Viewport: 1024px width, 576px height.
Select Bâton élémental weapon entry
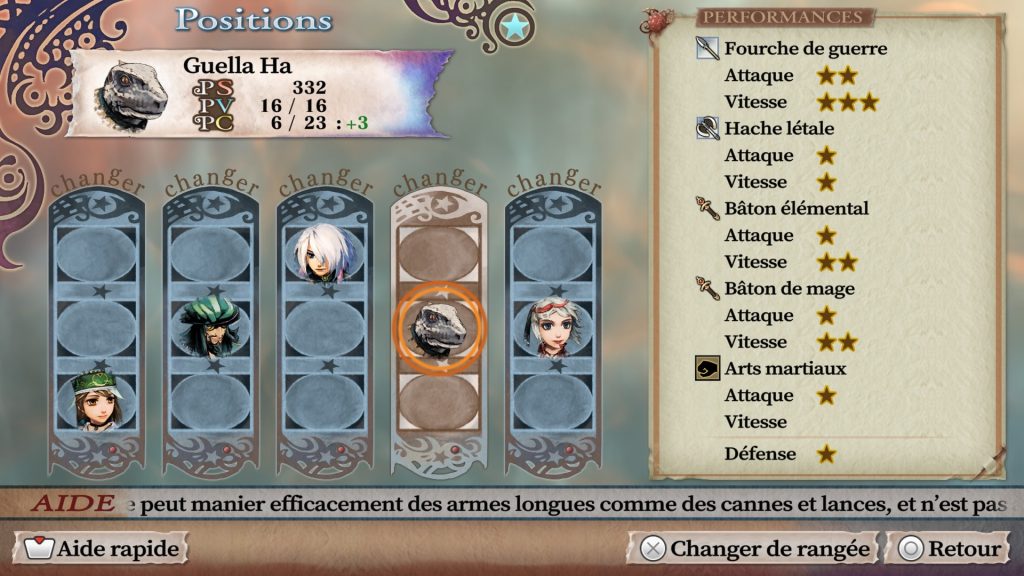[x=795, y=208]
